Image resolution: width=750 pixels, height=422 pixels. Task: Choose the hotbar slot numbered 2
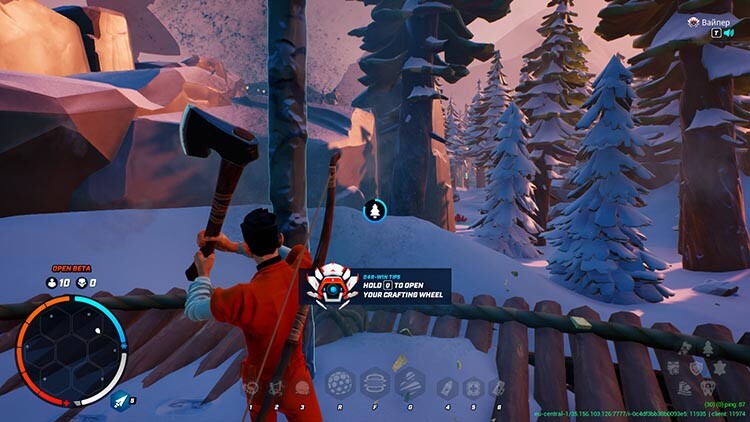click(x=276, y=388)
